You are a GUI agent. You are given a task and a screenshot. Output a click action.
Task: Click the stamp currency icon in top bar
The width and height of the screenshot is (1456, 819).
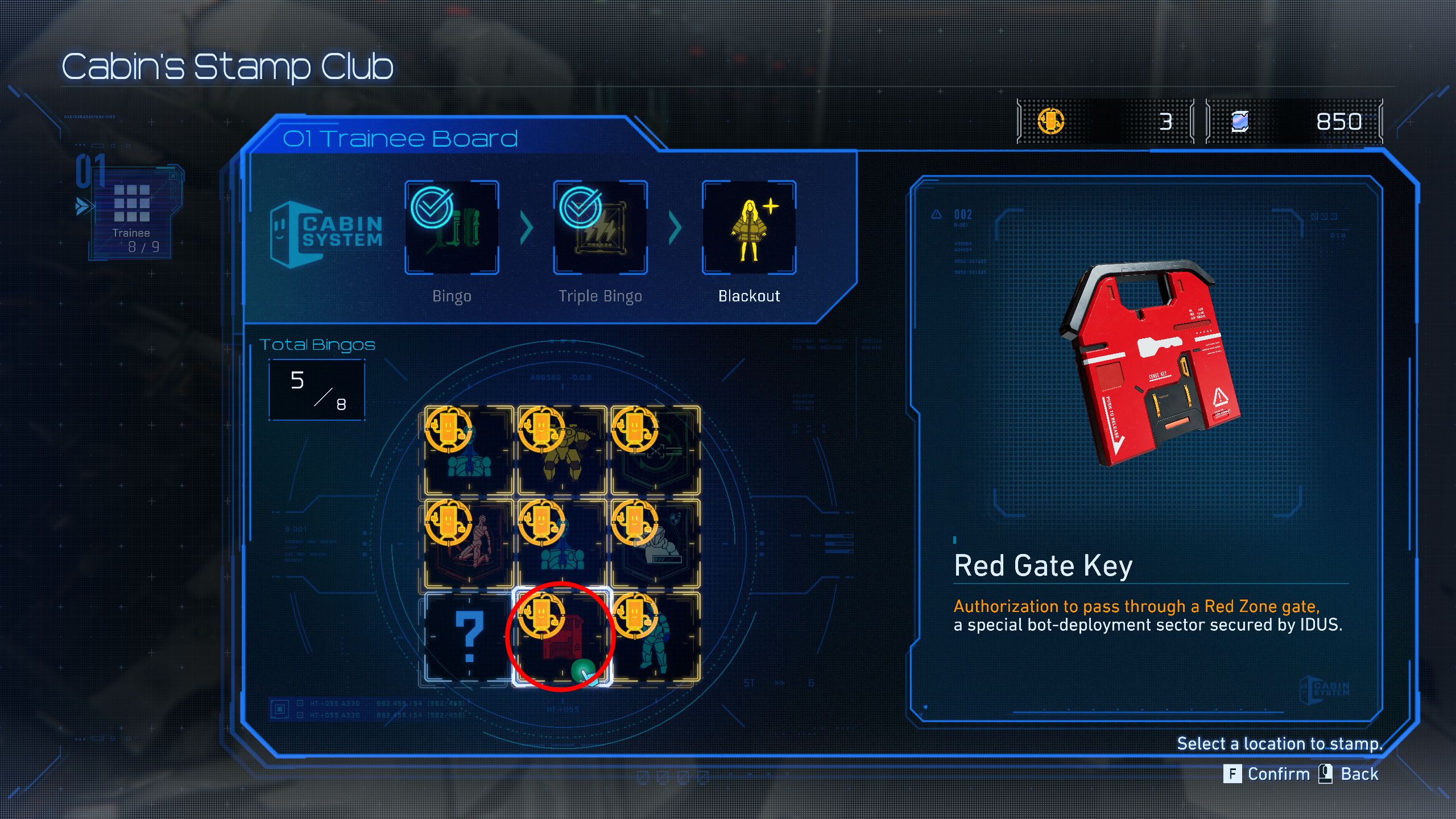(1051, 121)
